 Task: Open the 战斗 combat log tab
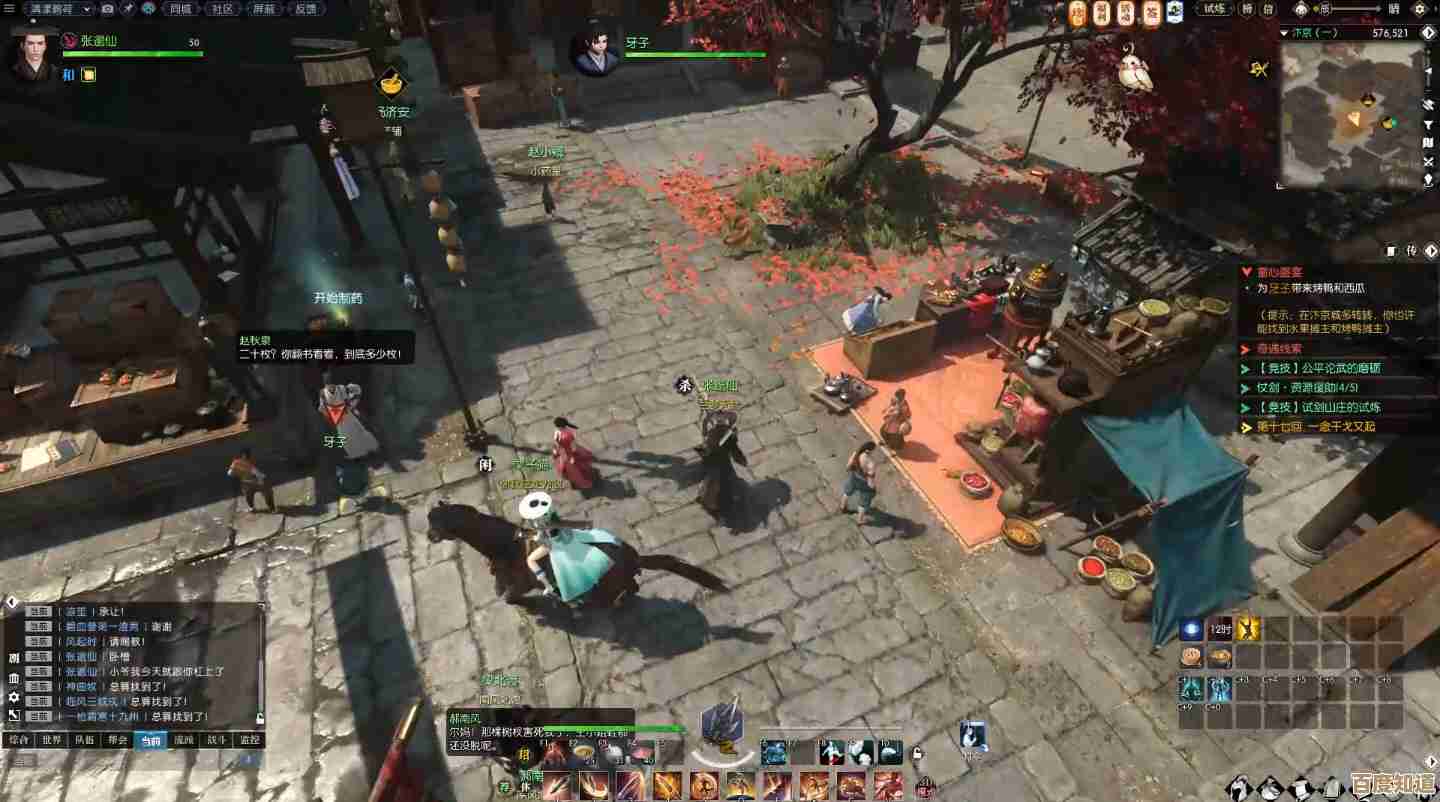pyautogui.click(x=216, y=740)
